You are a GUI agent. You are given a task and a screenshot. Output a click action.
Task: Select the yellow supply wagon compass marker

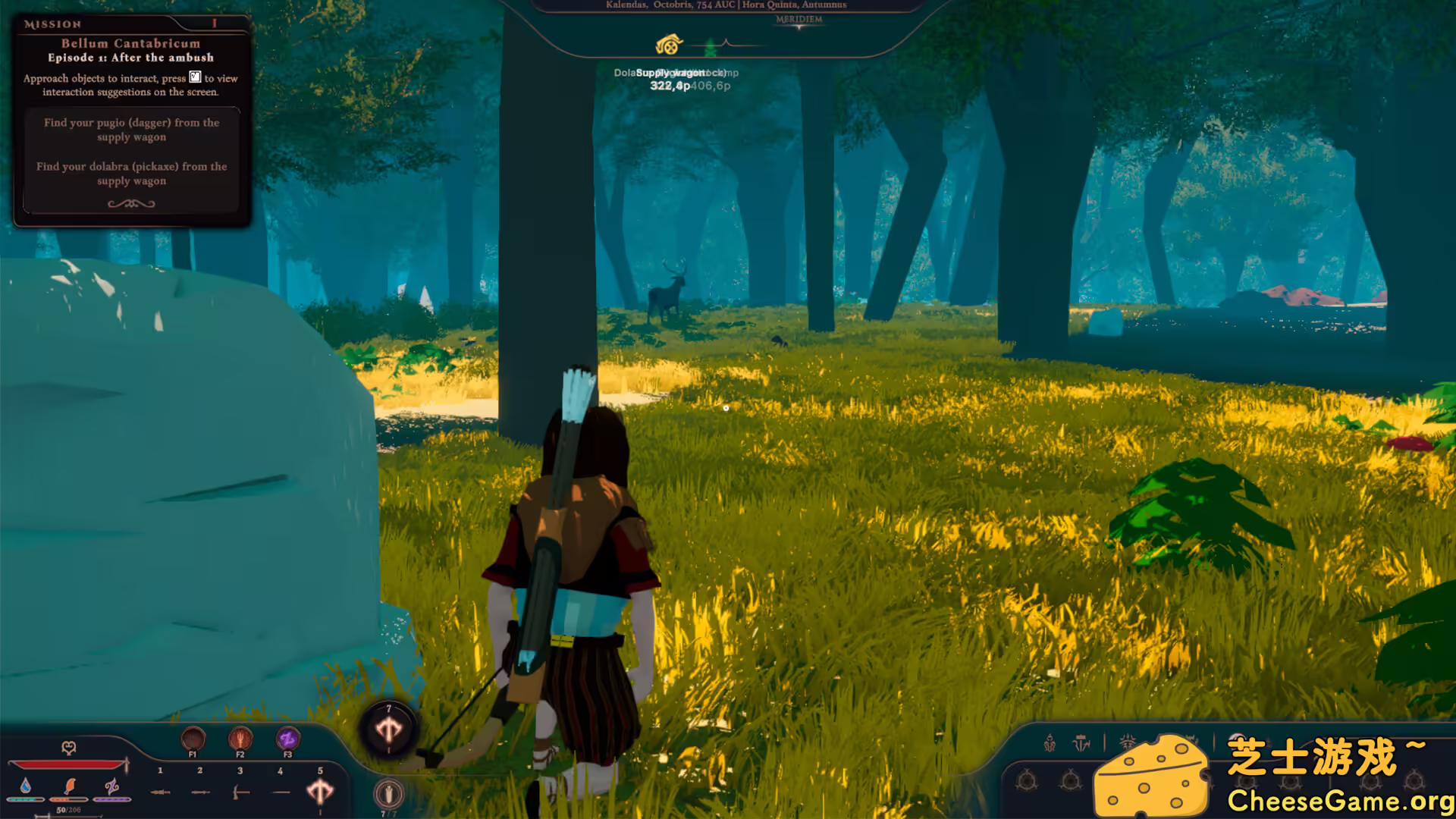(x=669, y=45)
